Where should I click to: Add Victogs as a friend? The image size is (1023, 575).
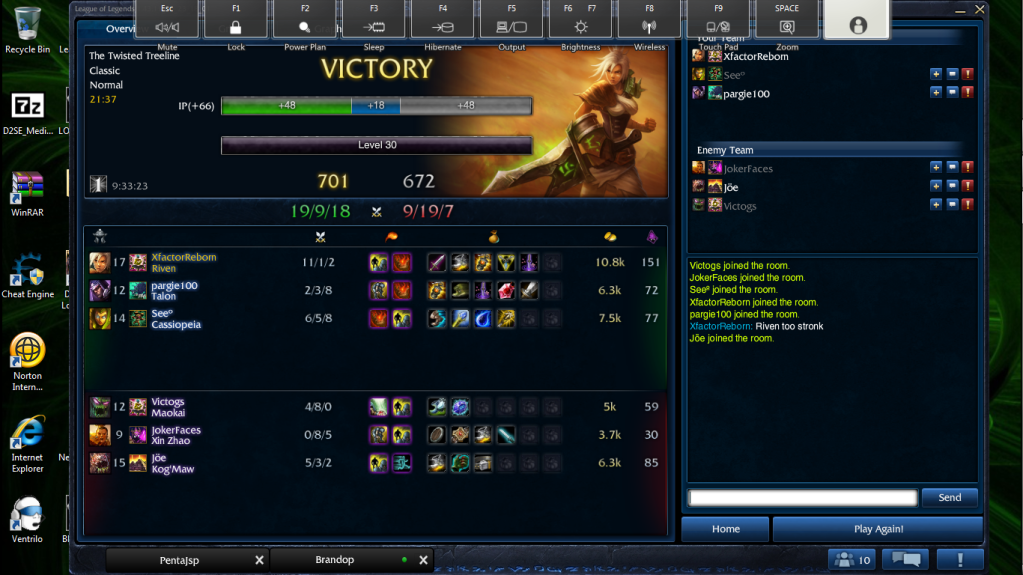pyautogui.click(x=935, y=205)
